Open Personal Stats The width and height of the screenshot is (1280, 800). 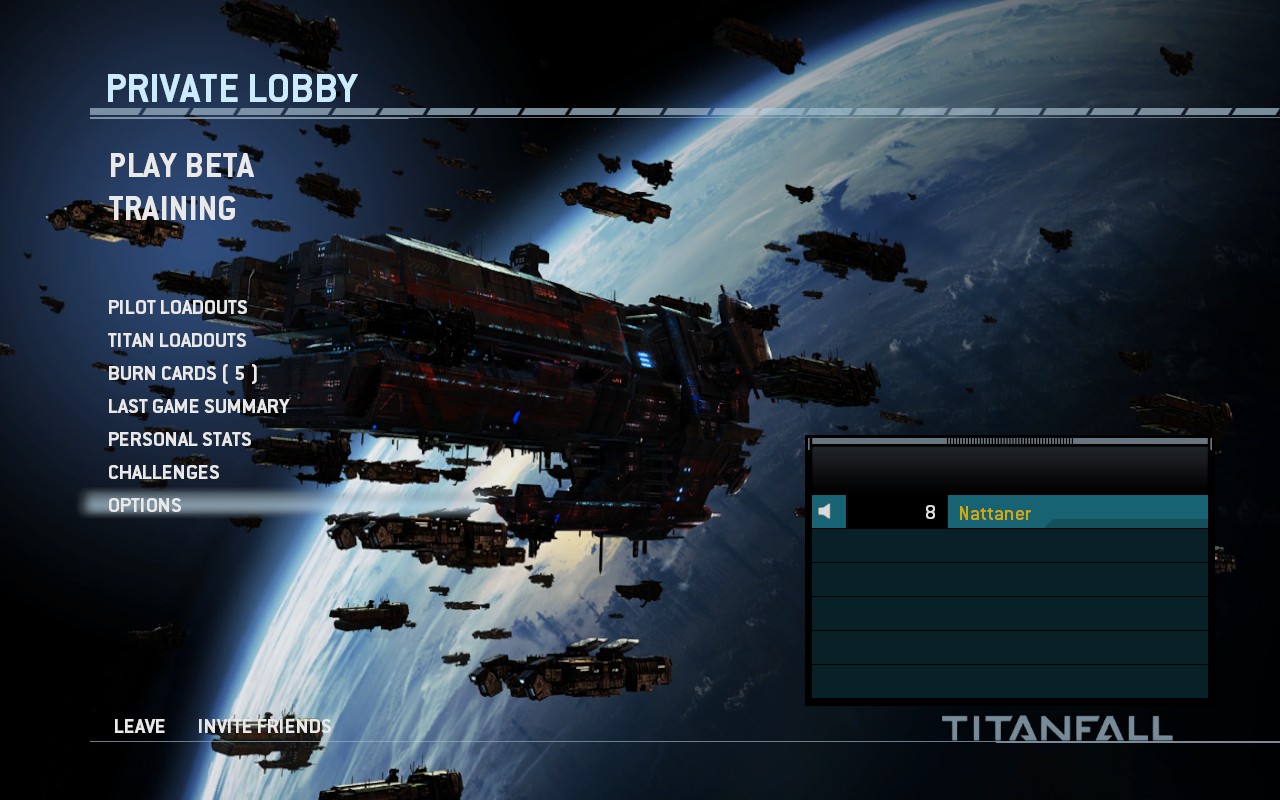click(179, 439)
